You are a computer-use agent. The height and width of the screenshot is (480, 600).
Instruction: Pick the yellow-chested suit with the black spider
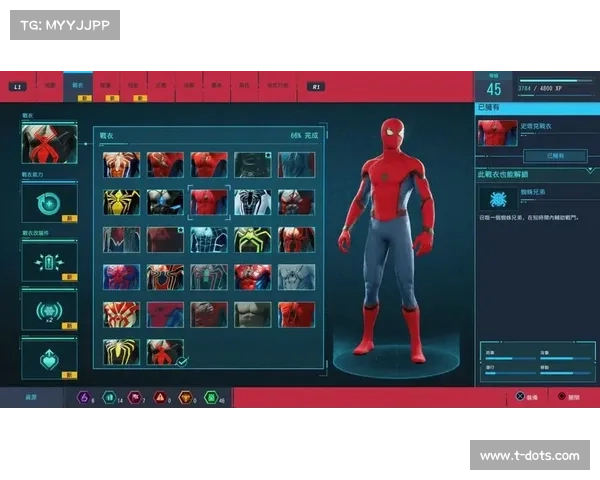click(x=121, y=202)
